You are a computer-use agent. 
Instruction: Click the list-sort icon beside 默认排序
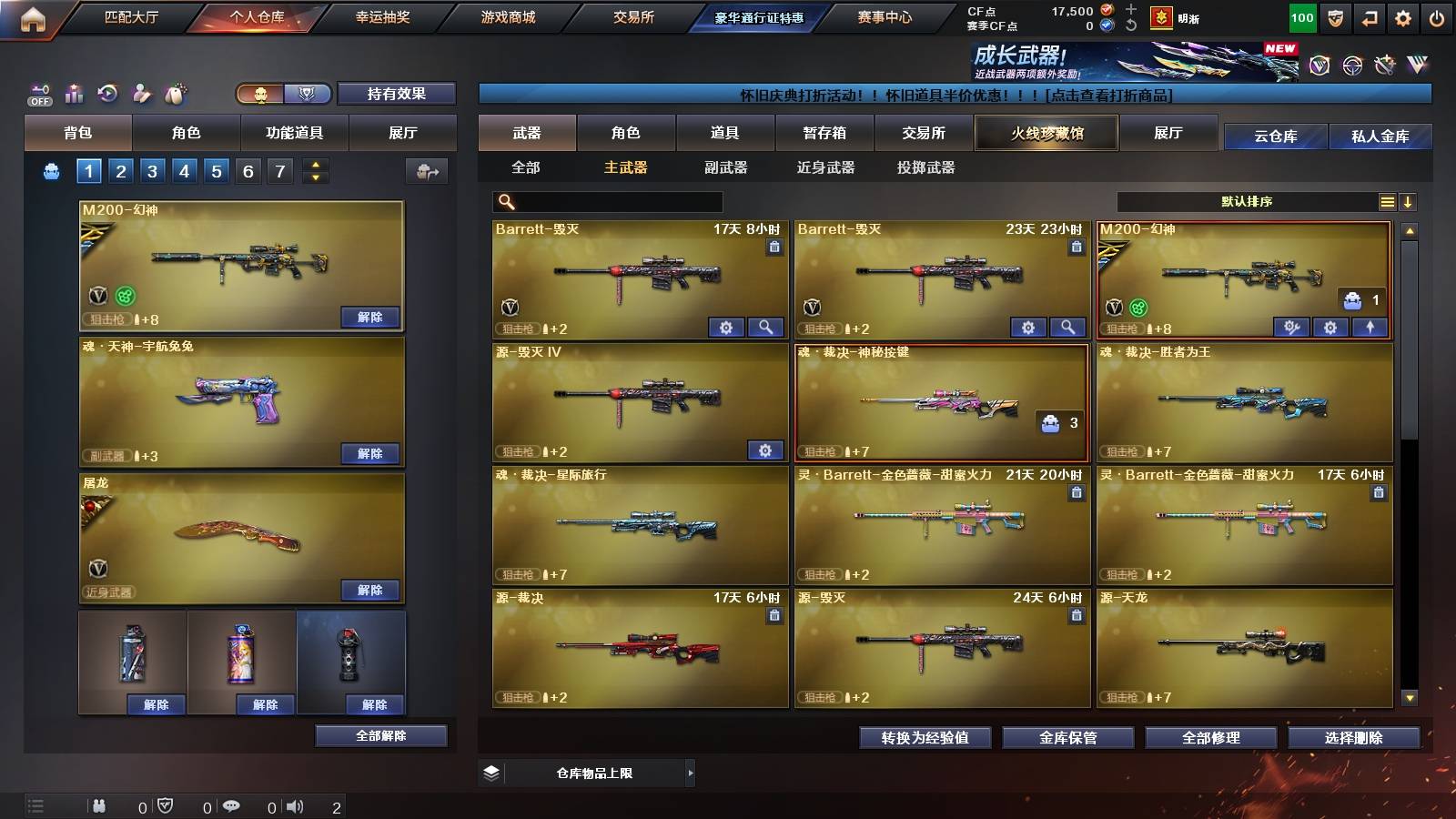1387,202
